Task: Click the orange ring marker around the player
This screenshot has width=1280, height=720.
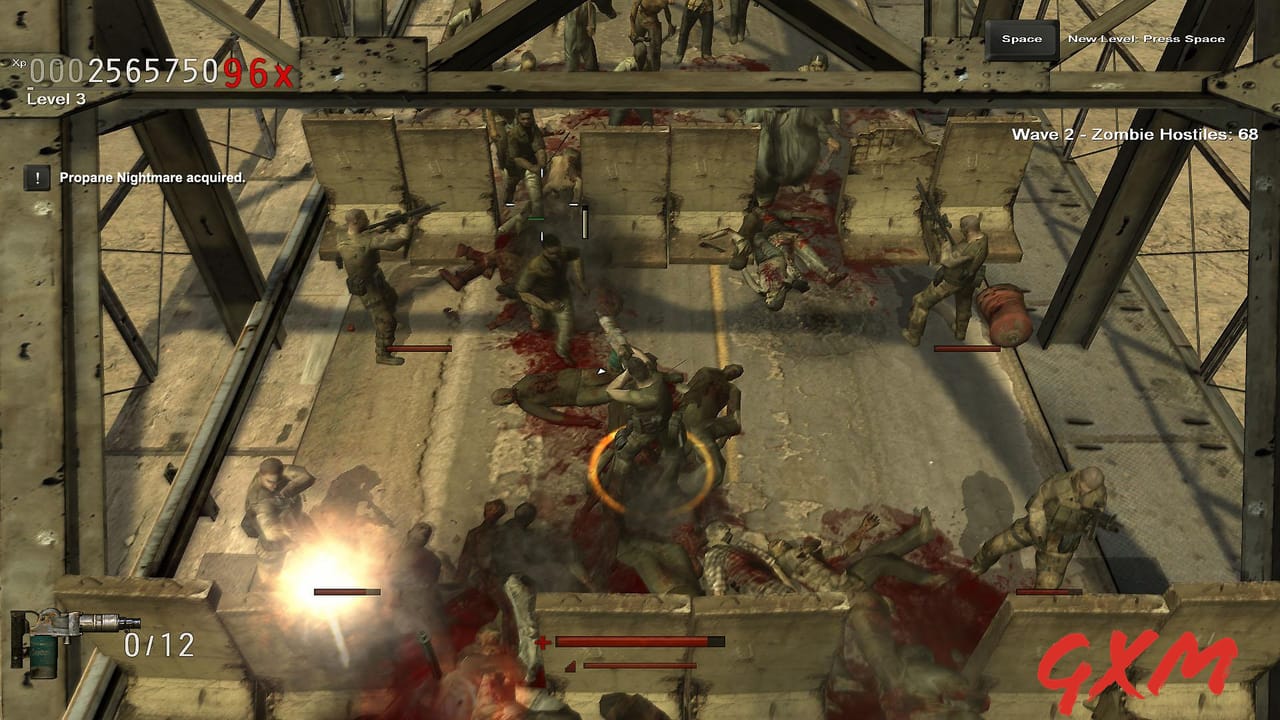Action: 650,470
